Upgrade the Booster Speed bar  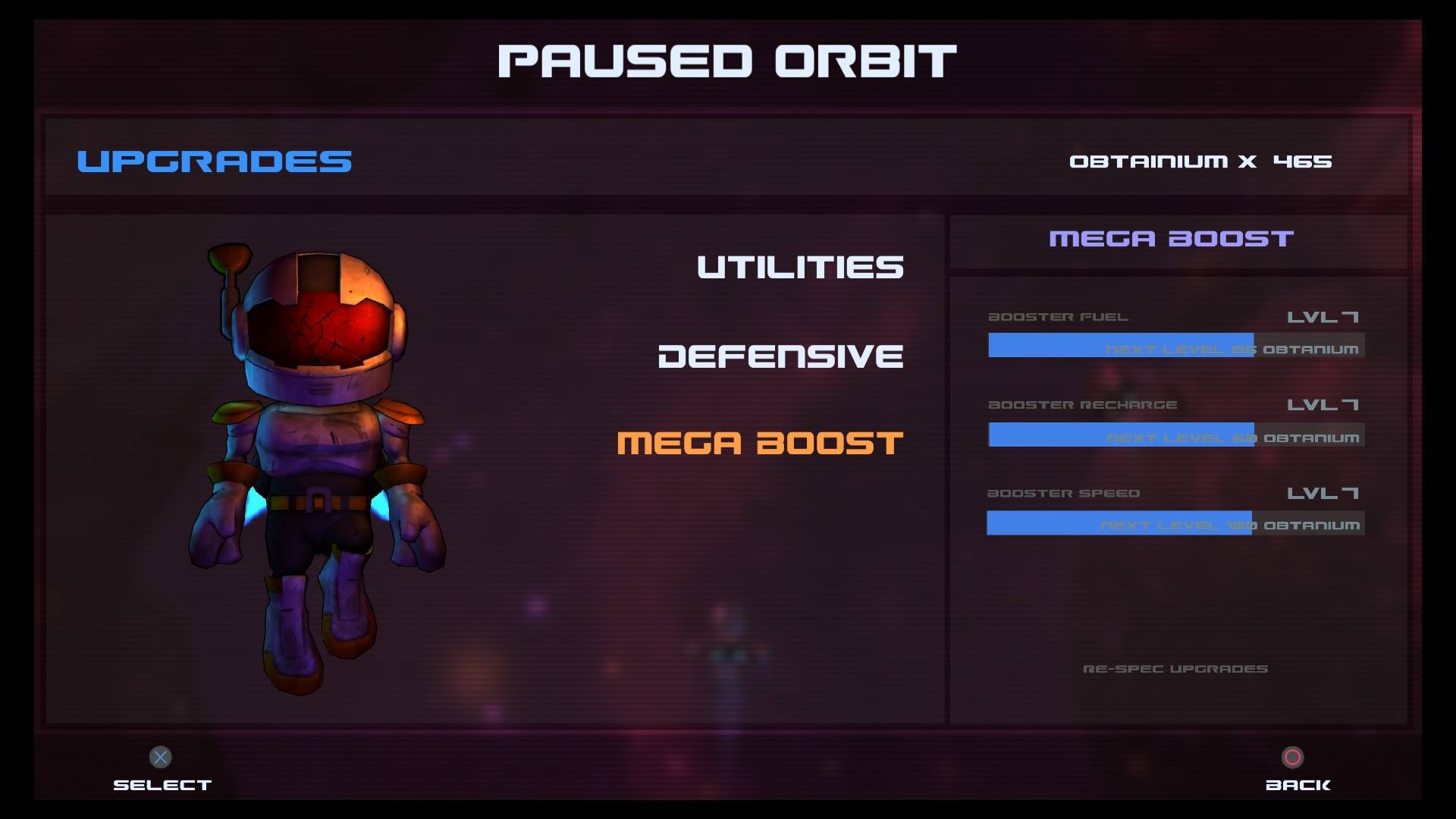(1175, 523)
